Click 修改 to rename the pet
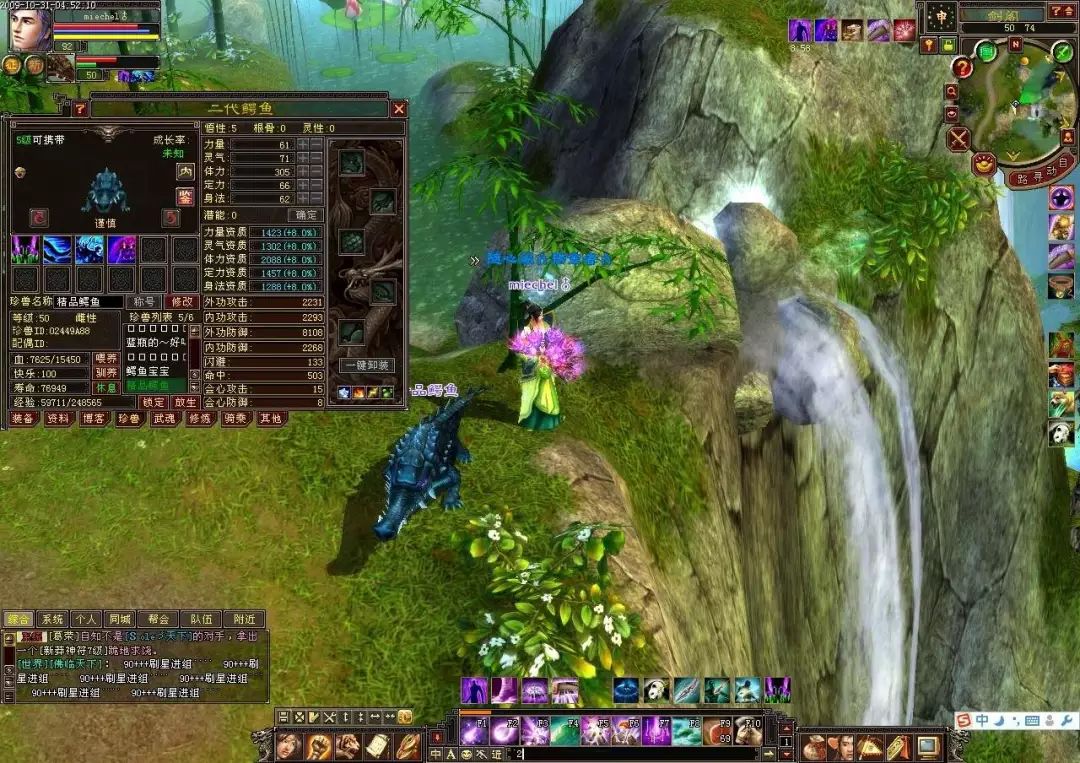Screen dimensions: 1080x763 182,301
